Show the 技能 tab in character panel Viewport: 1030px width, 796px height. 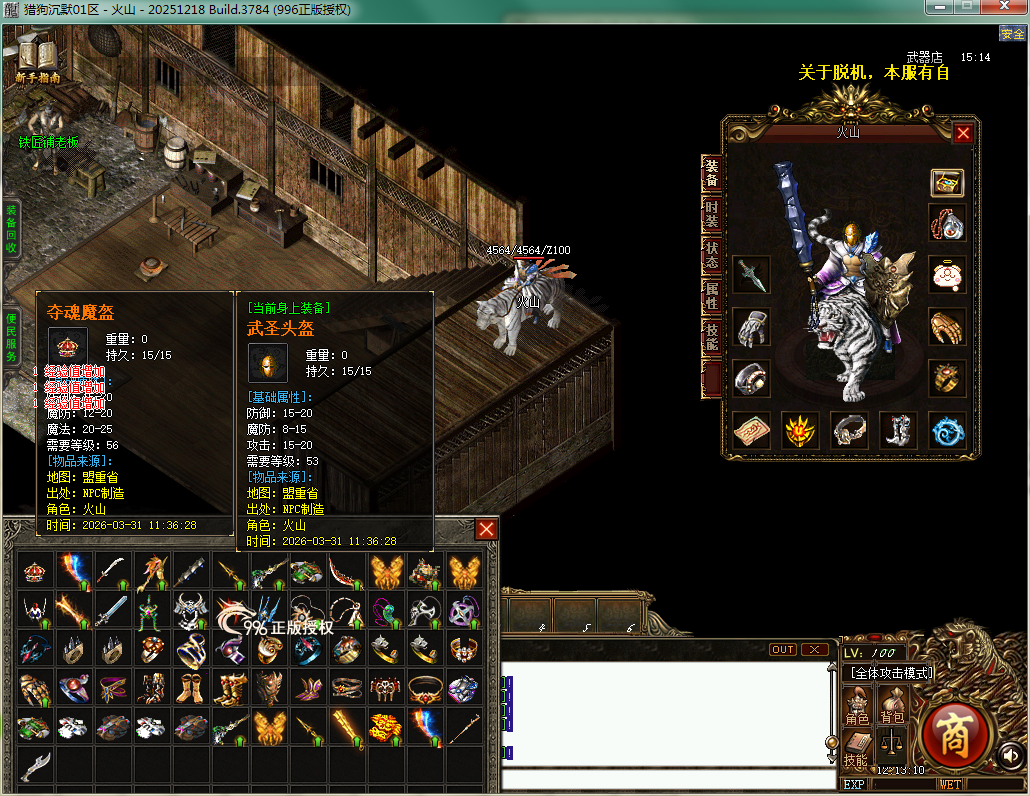pos(711,337)
